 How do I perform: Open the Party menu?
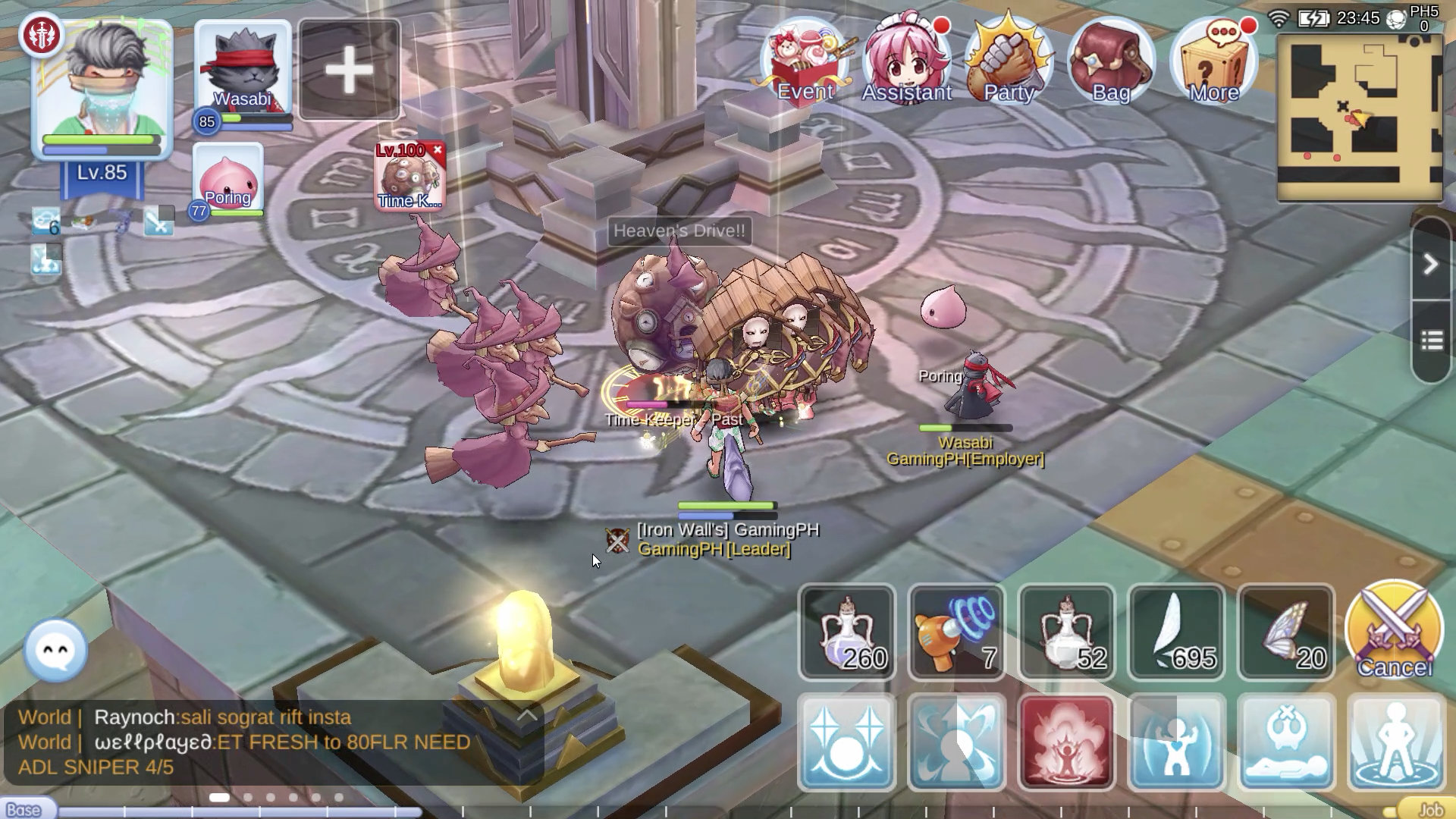1009,62
